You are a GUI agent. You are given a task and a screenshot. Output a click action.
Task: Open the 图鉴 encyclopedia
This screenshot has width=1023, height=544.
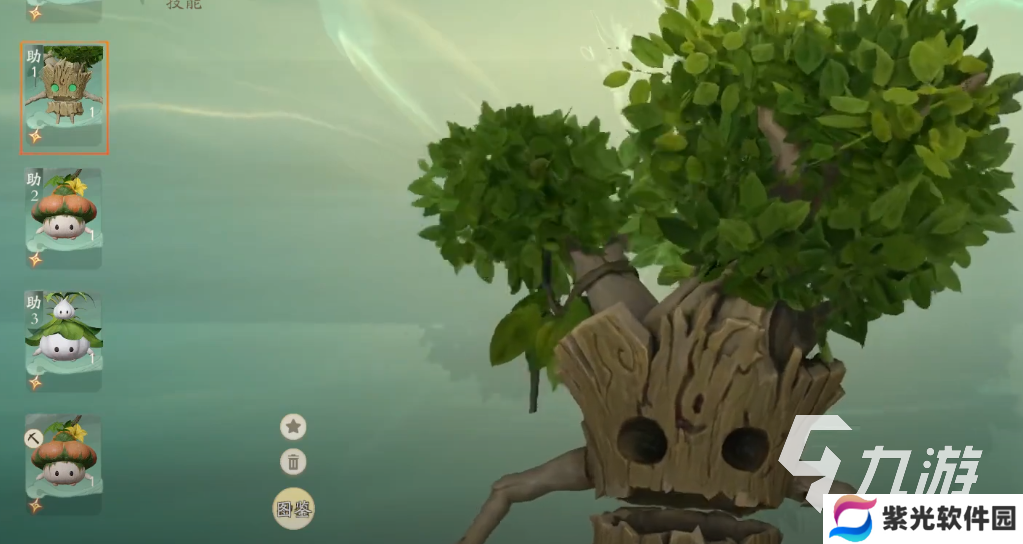click(294, 509)
